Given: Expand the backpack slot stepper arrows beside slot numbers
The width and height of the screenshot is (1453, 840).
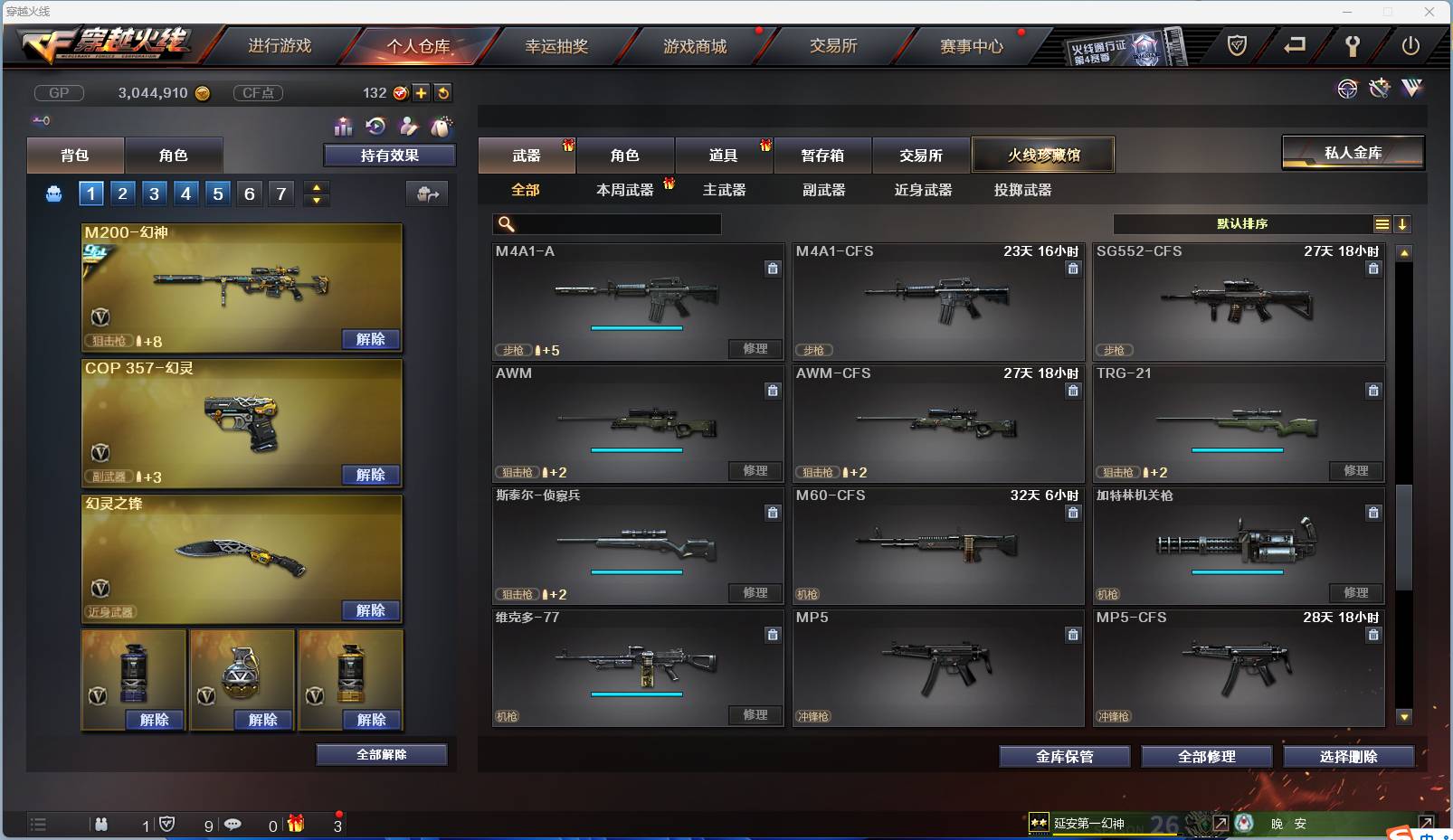Looking at the screenshot, I should pos(316,193).
